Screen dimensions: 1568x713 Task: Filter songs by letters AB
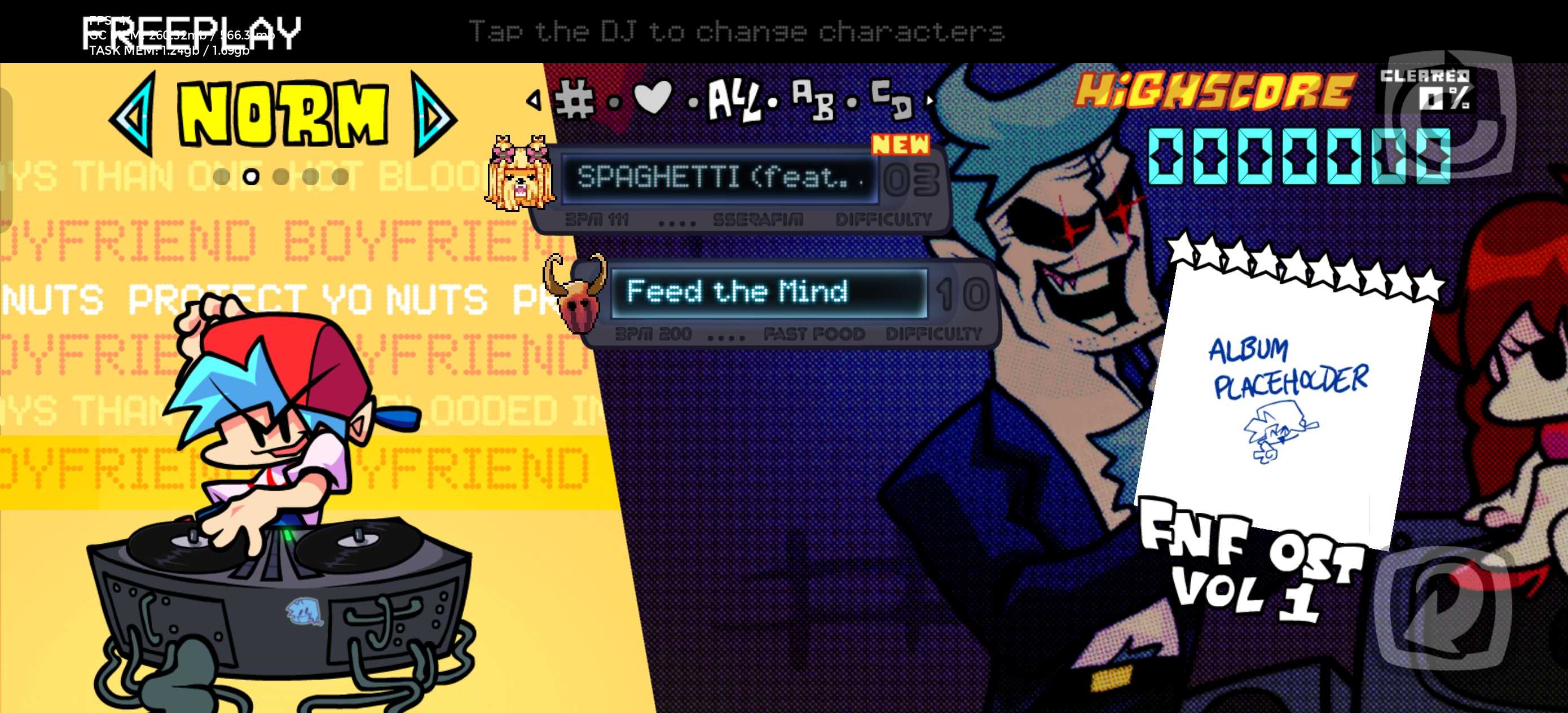coord(813,100)
